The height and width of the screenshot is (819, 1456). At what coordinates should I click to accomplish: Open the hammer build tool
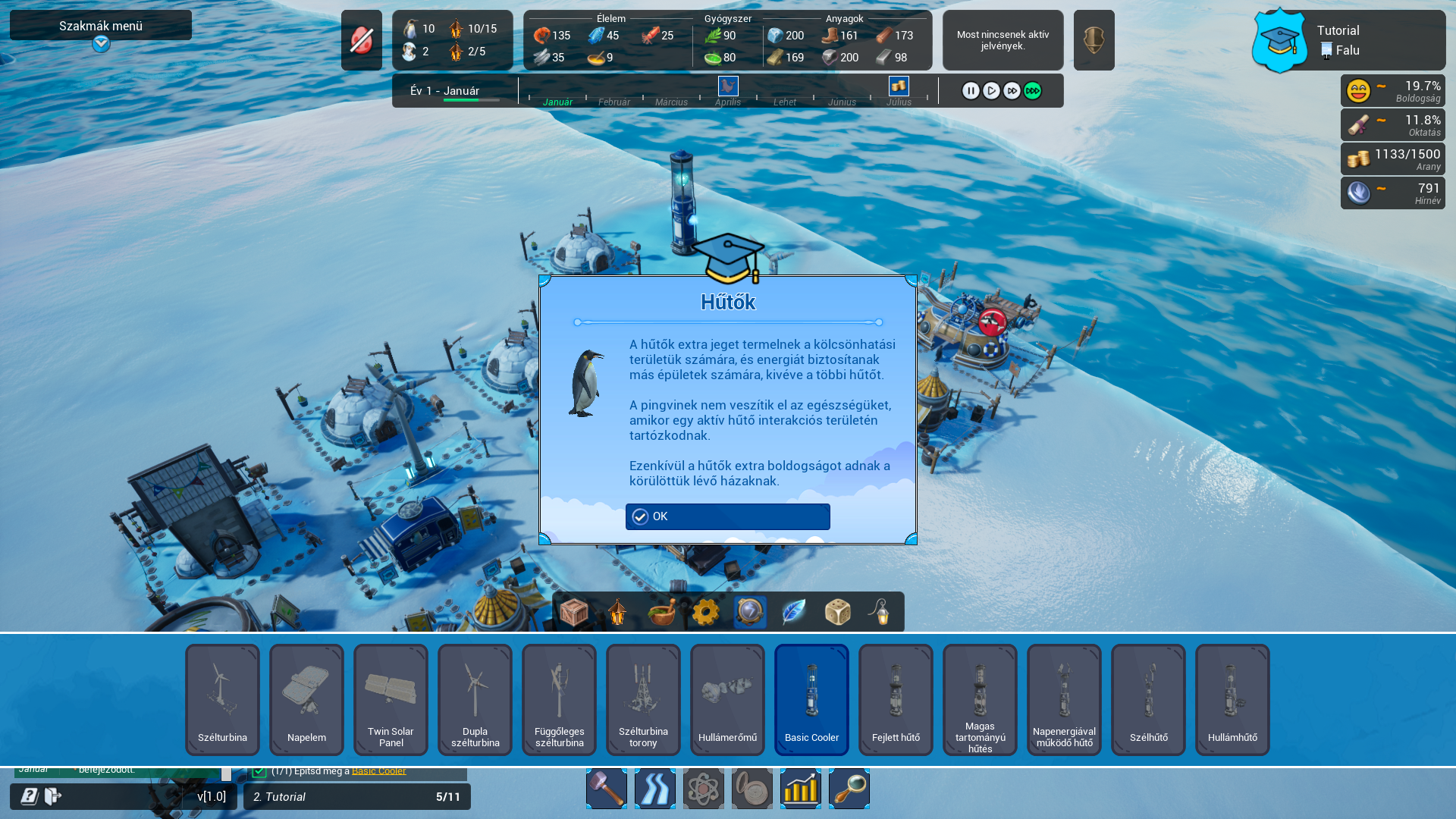pos(607,789)
